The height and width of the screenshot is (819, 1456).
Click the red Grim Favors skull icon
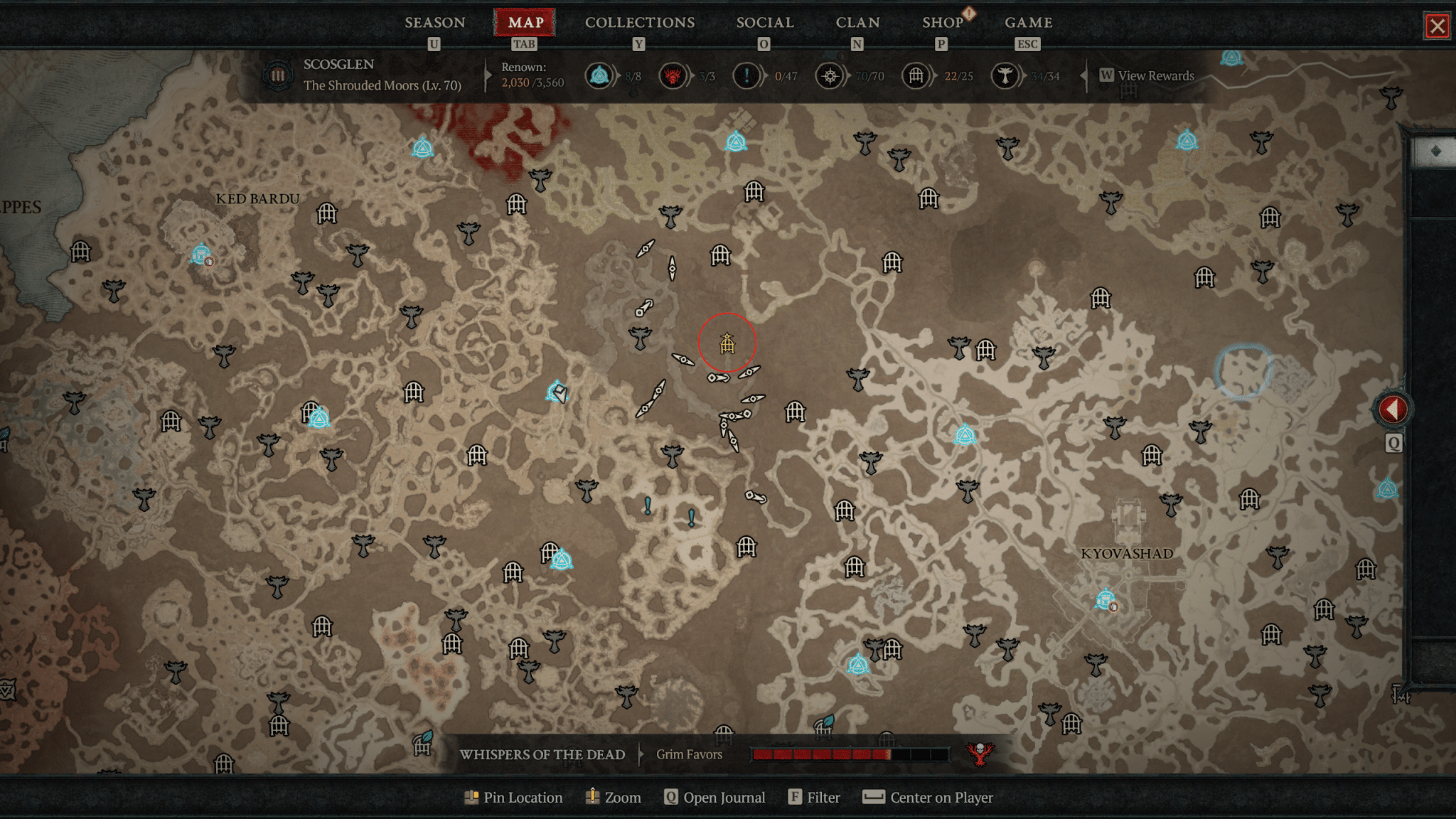click(979, 754)
